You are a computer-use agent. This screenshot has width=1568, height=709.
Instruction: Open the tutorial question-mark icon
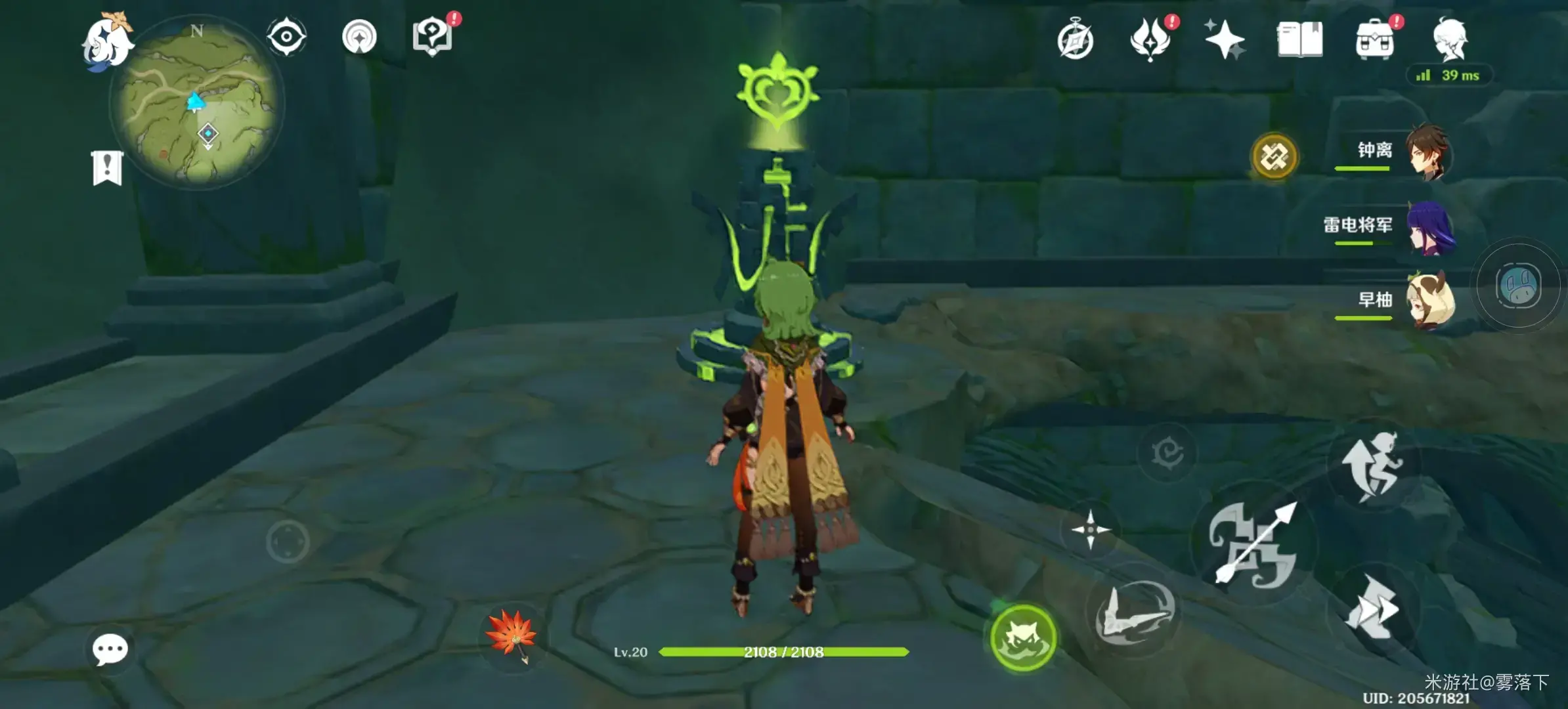pos(432,36)
